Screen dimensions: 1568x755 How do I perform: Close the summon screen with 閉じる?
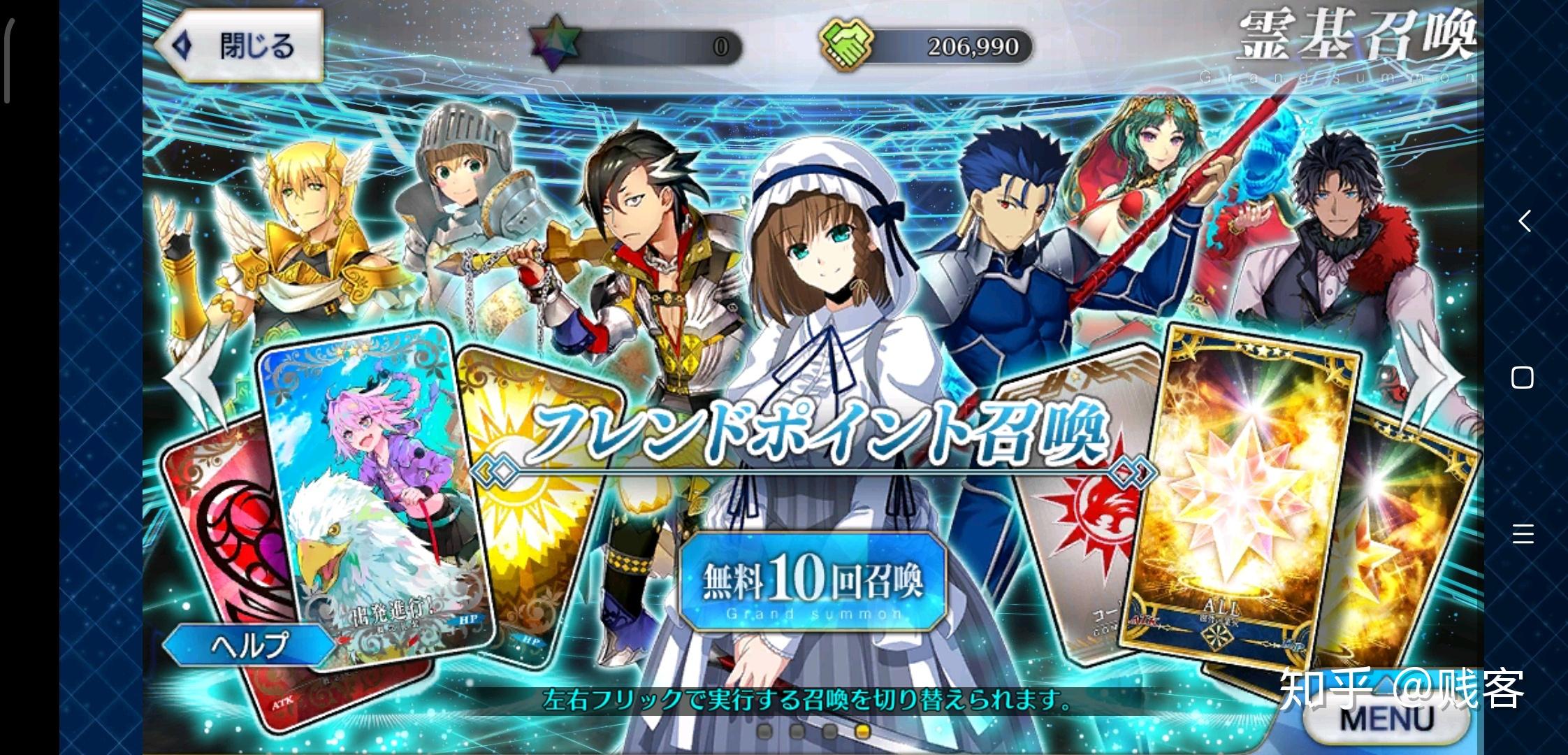pyautogui.click(x=240, y=47)
